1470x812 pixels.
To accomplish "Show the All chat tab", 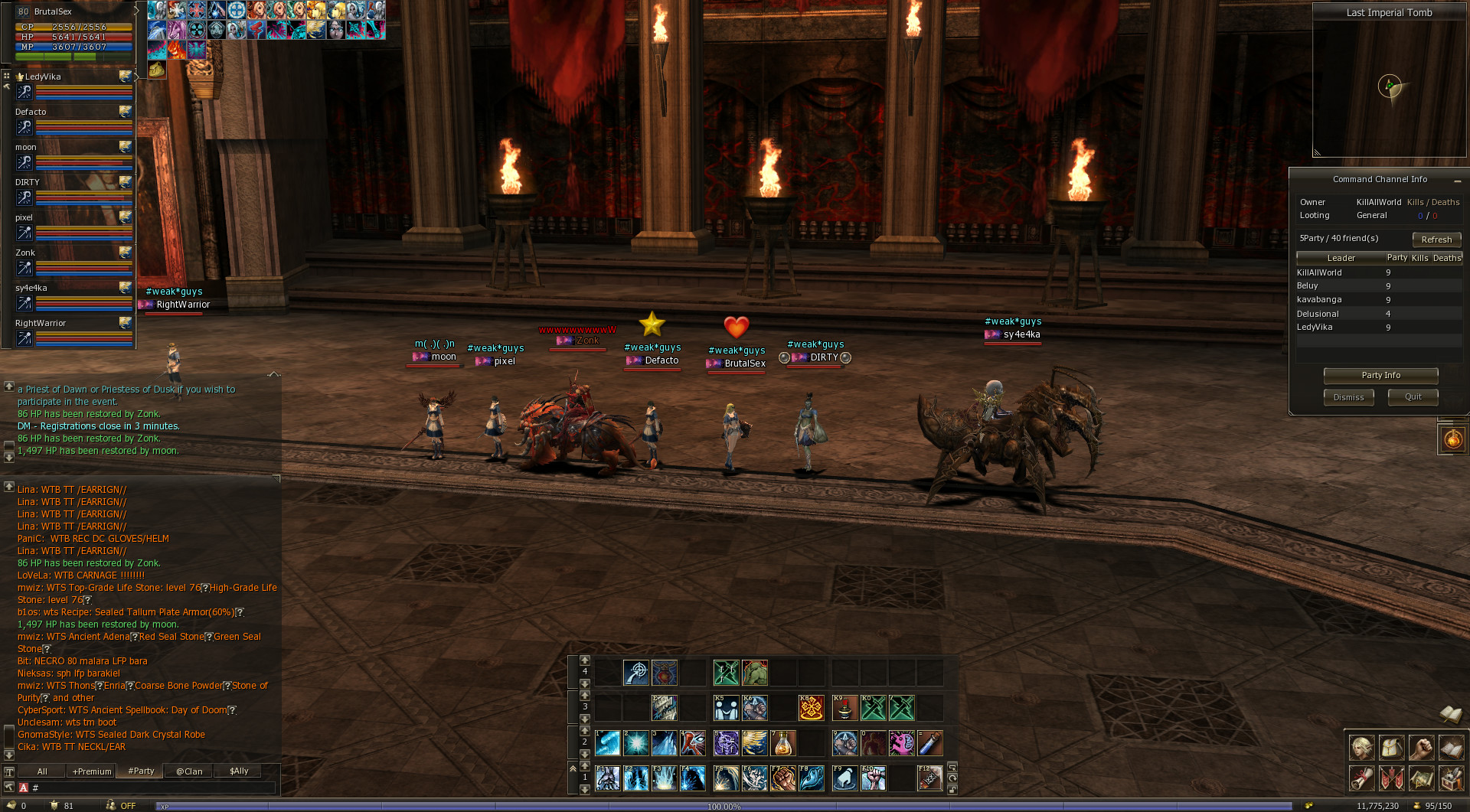I will click(x=42, y=771).
